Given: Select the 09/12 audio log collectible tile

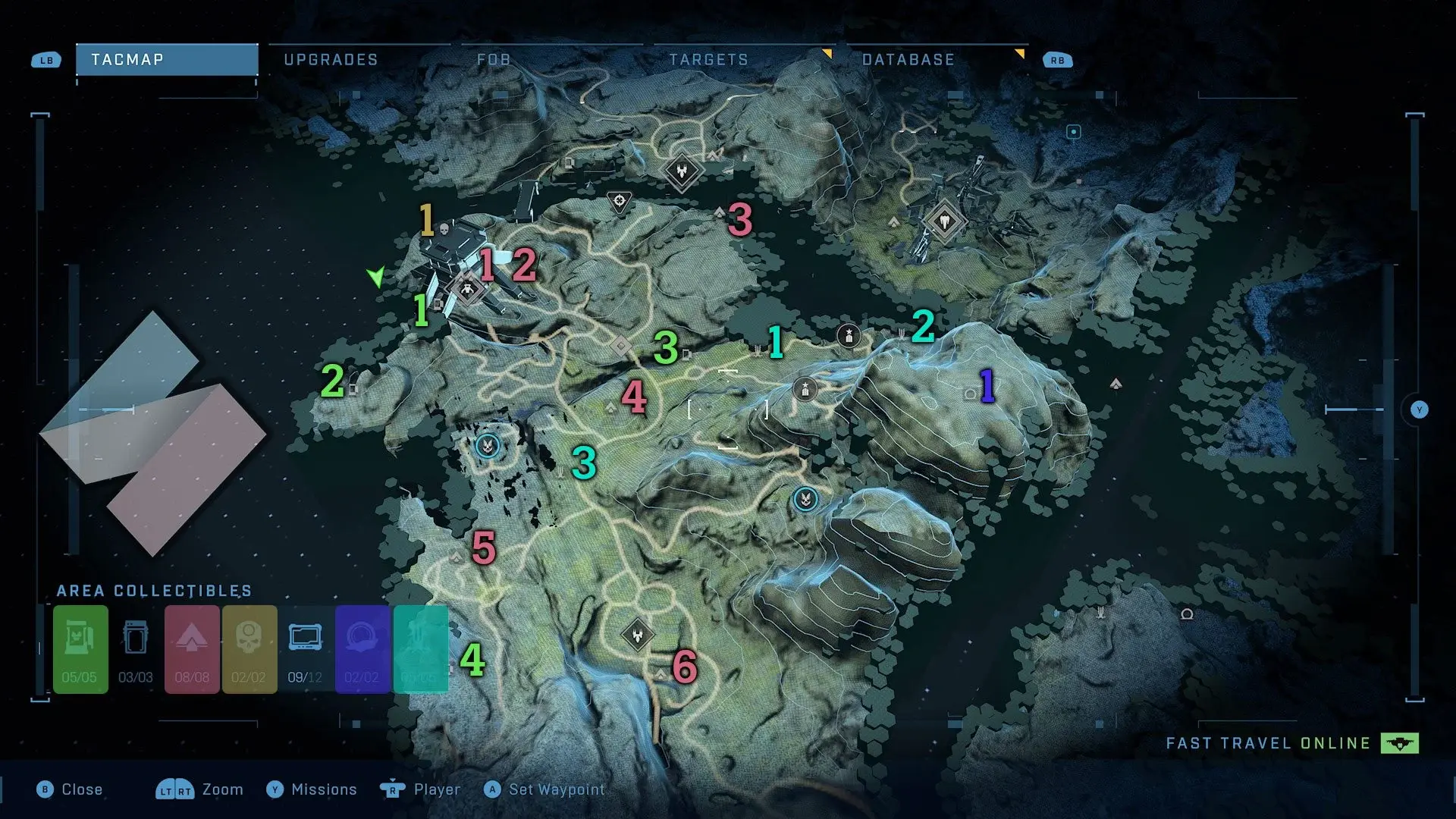Looking at the screenshot, I should pyautogui.click(x=305, y=649).
